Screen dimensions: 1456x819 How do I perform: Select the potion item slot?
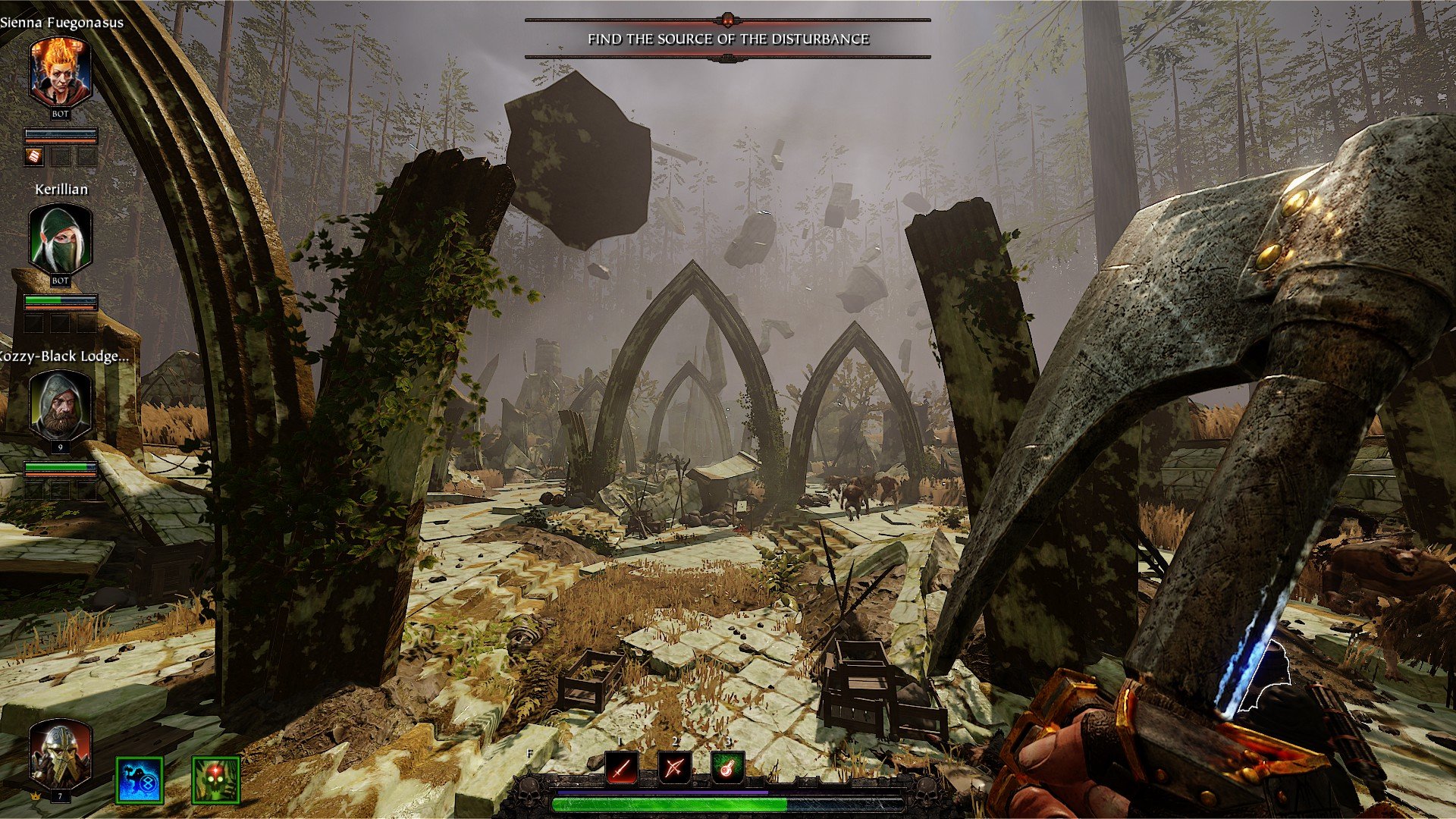pos(727,769)
